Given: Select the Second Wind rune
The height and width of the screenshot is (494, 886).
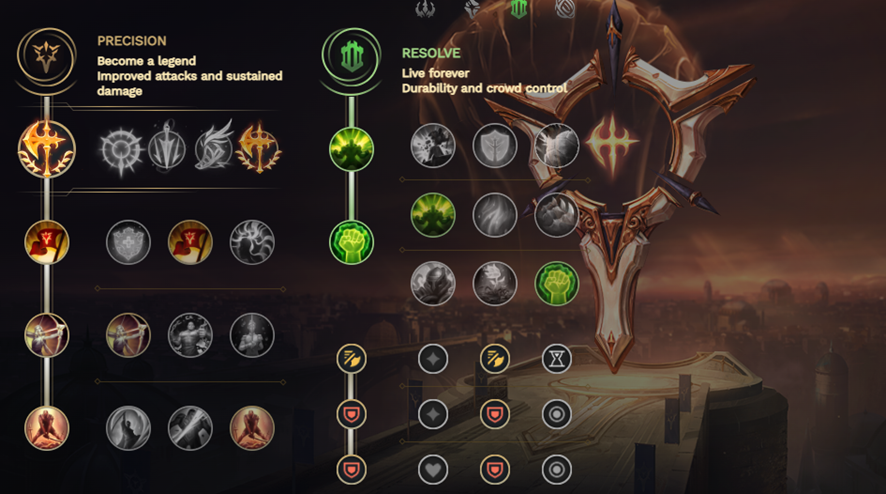Looking at the screenshot, I should pyautogui.click(x=494, y=214).
